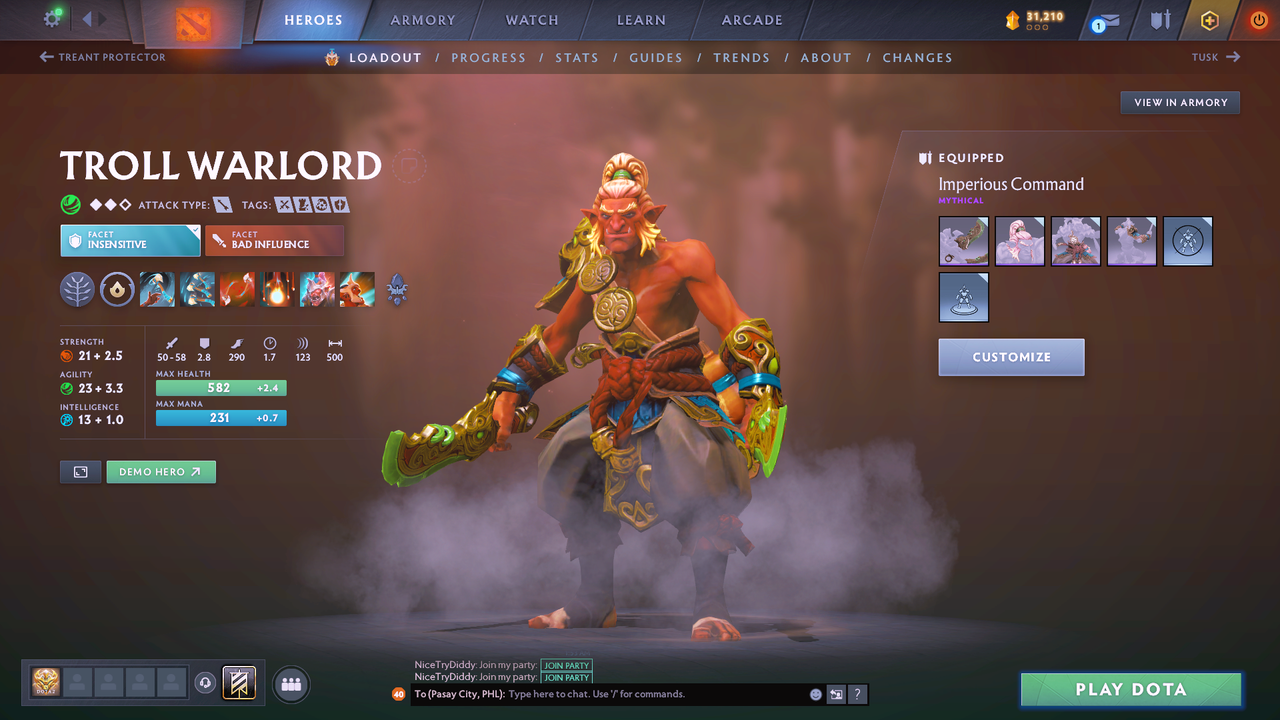Select the Insensitive facet
Viewport: 1280px width, 720px height.
coord(130,240)
